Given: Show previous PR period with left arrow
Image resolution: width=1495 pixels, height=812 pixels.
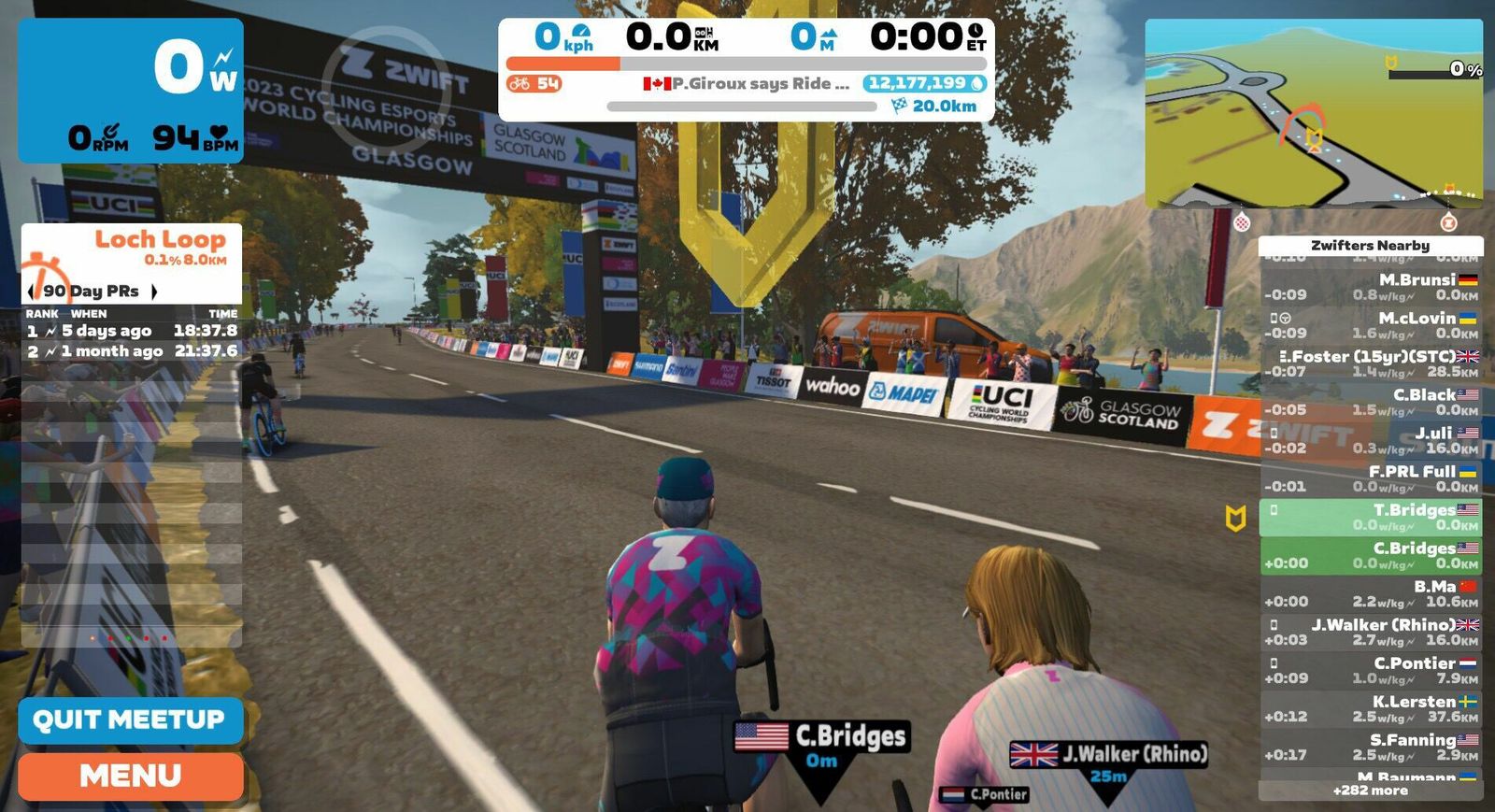Looking at the screenshot, I should coord(31,292).
